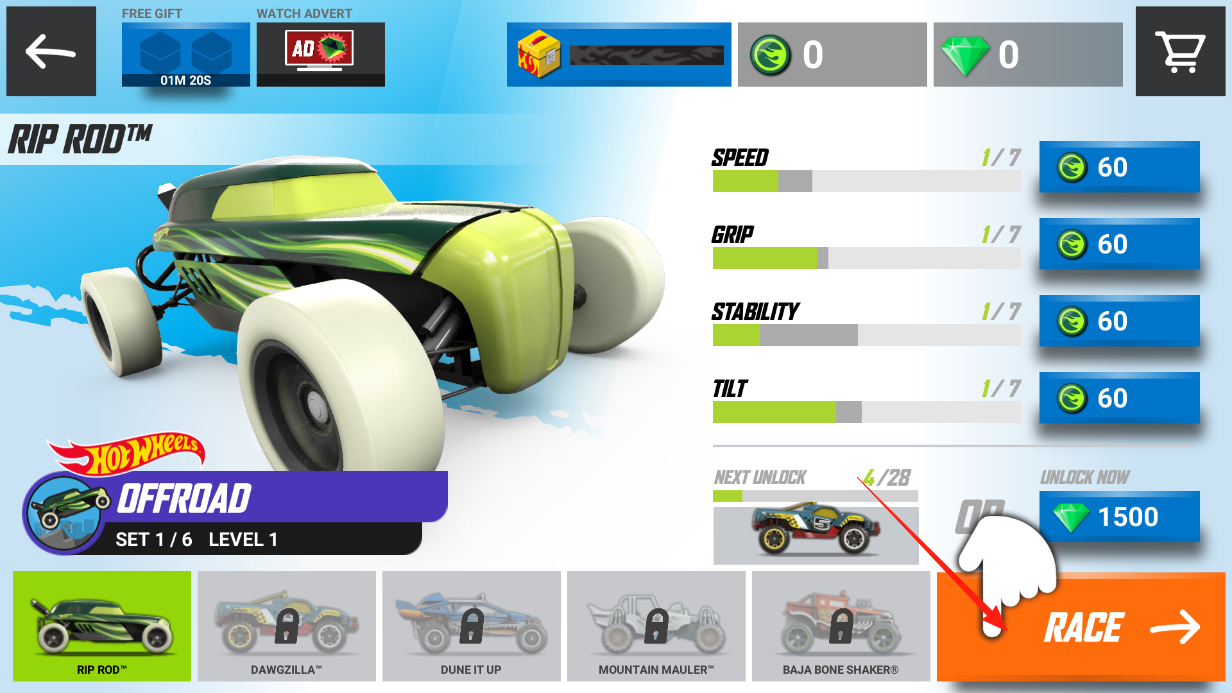This screenshot has width=1232, height=693.
Task: Click the green gem balance counter
Action: [1028, 54]
